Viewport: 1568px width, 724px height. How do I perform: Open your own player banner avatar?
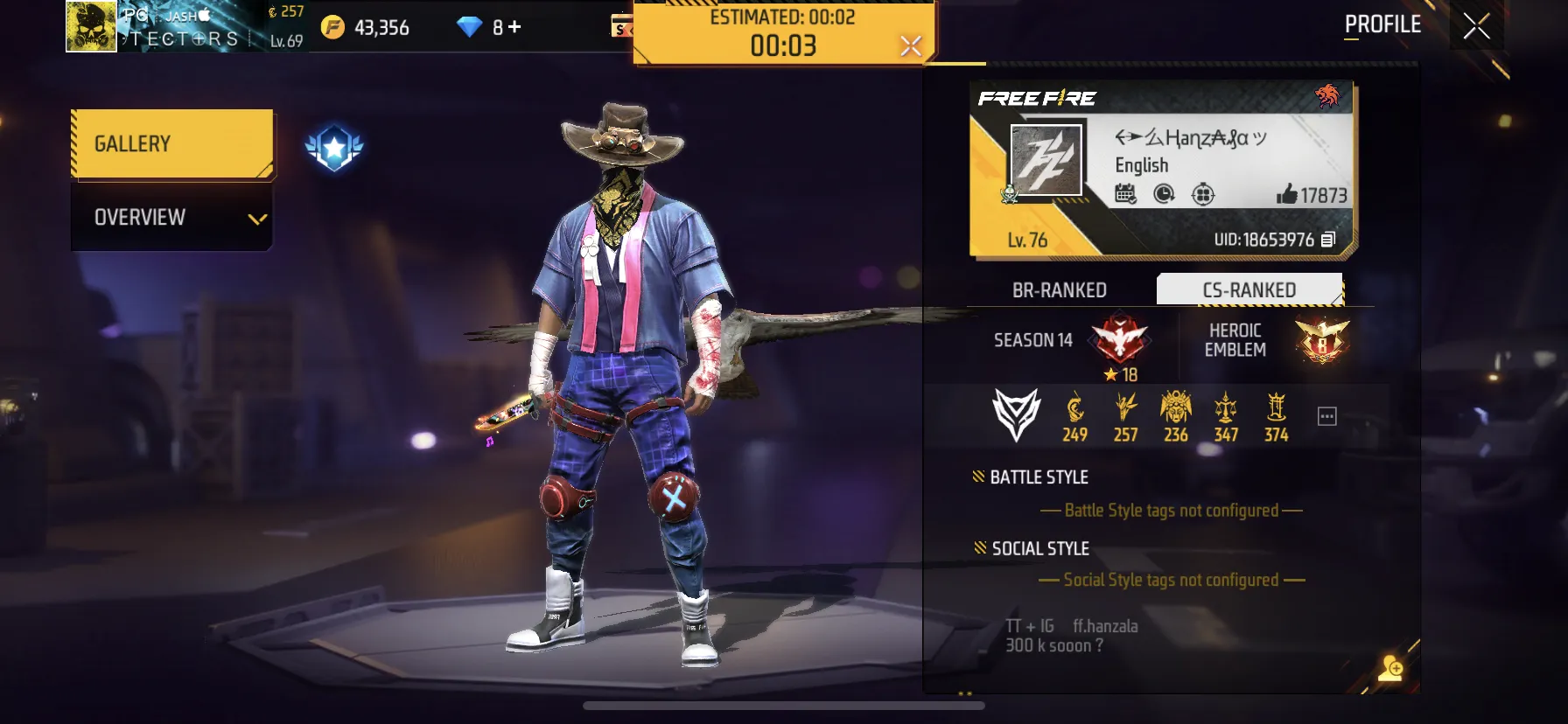coord(92,26)
